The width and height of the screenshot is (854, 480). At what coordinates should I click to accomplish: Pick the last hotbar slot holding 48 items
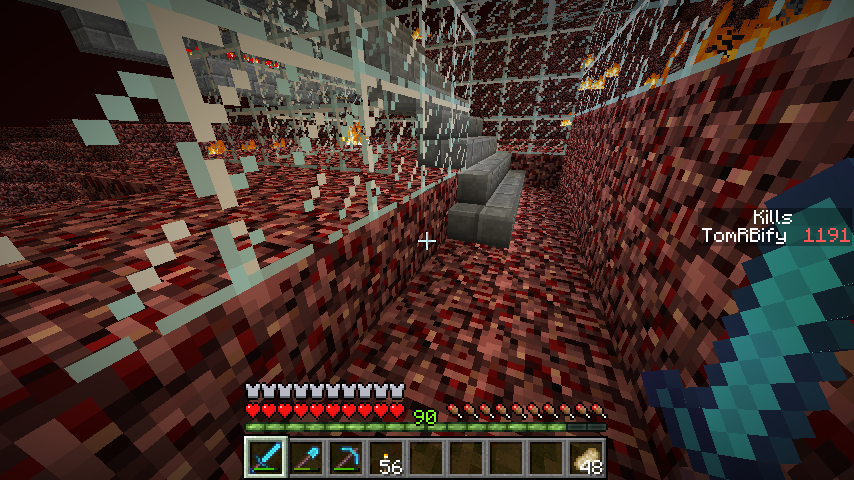pyautogui.click(x=587, y=458)
